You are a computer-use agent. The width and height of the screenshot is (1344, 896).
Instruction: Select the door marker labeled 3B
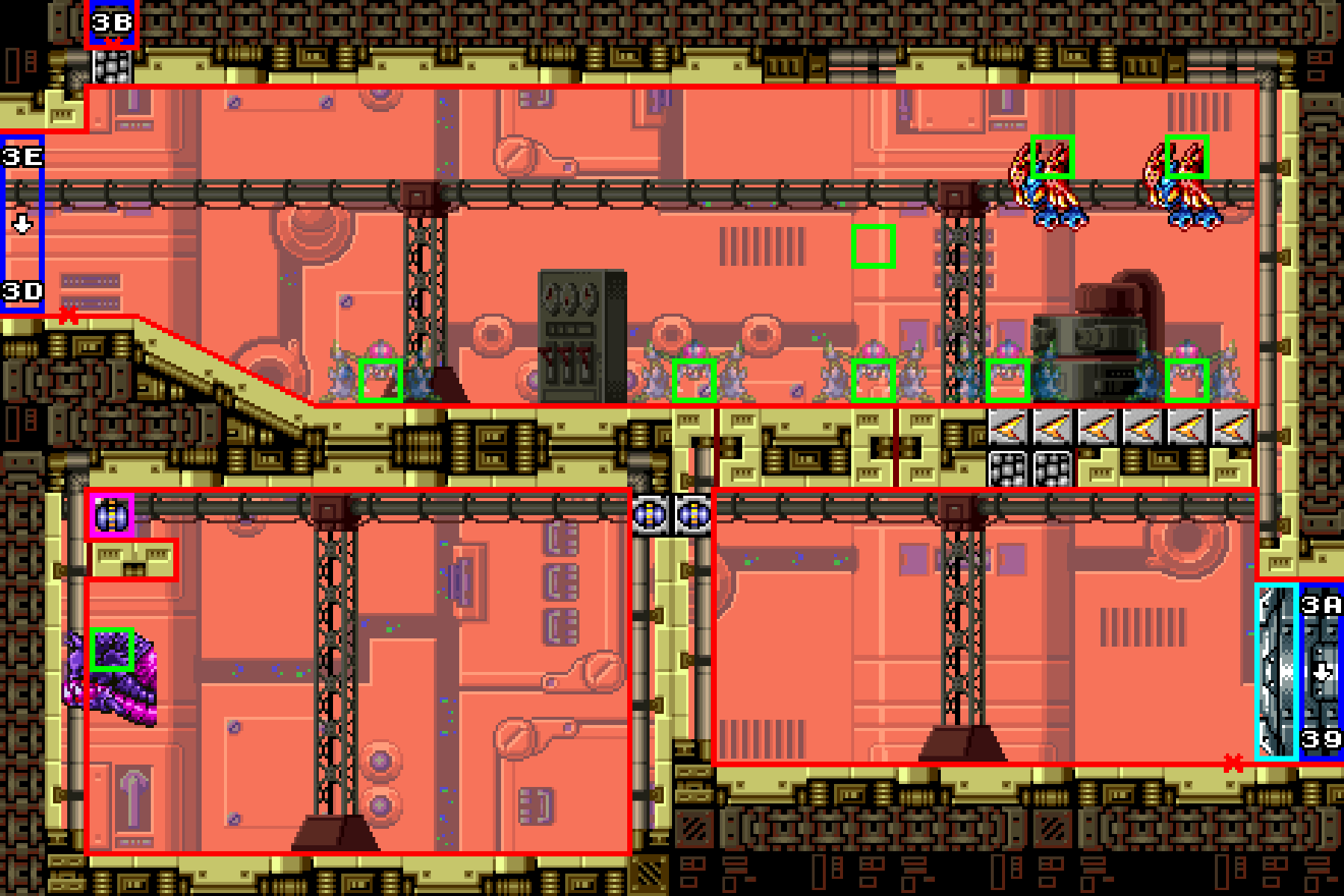click(112, 24)
